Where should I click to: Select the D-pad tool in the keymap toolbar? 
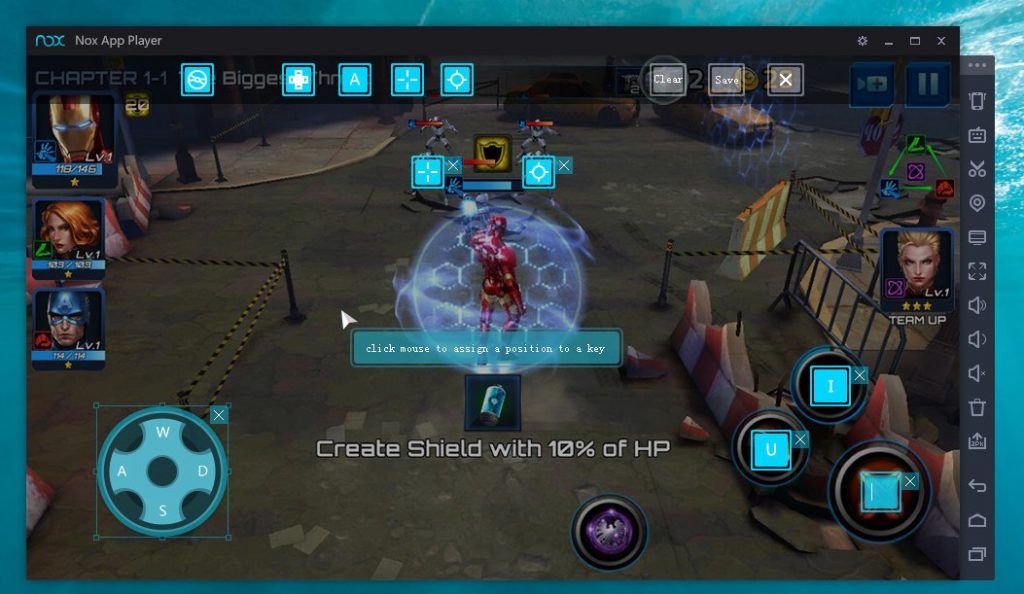click(x=298, y=80)
